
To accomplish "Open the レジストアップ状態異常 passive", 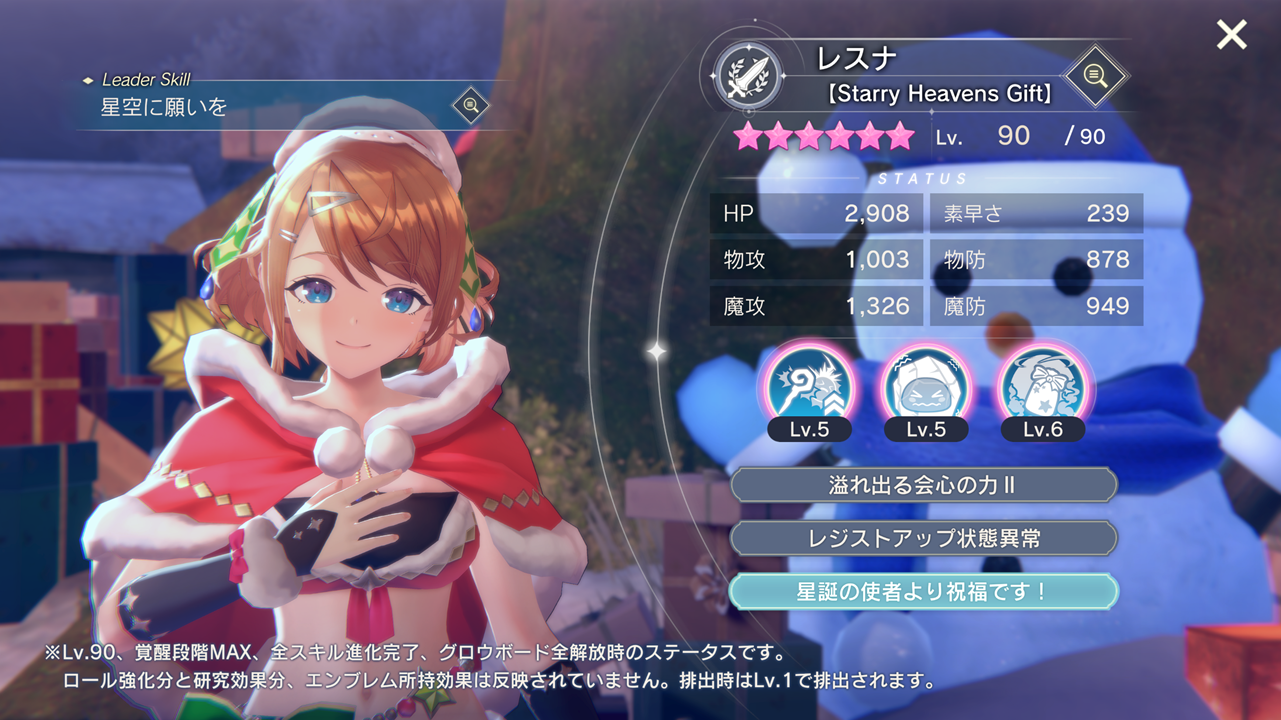I will [923, 538].
